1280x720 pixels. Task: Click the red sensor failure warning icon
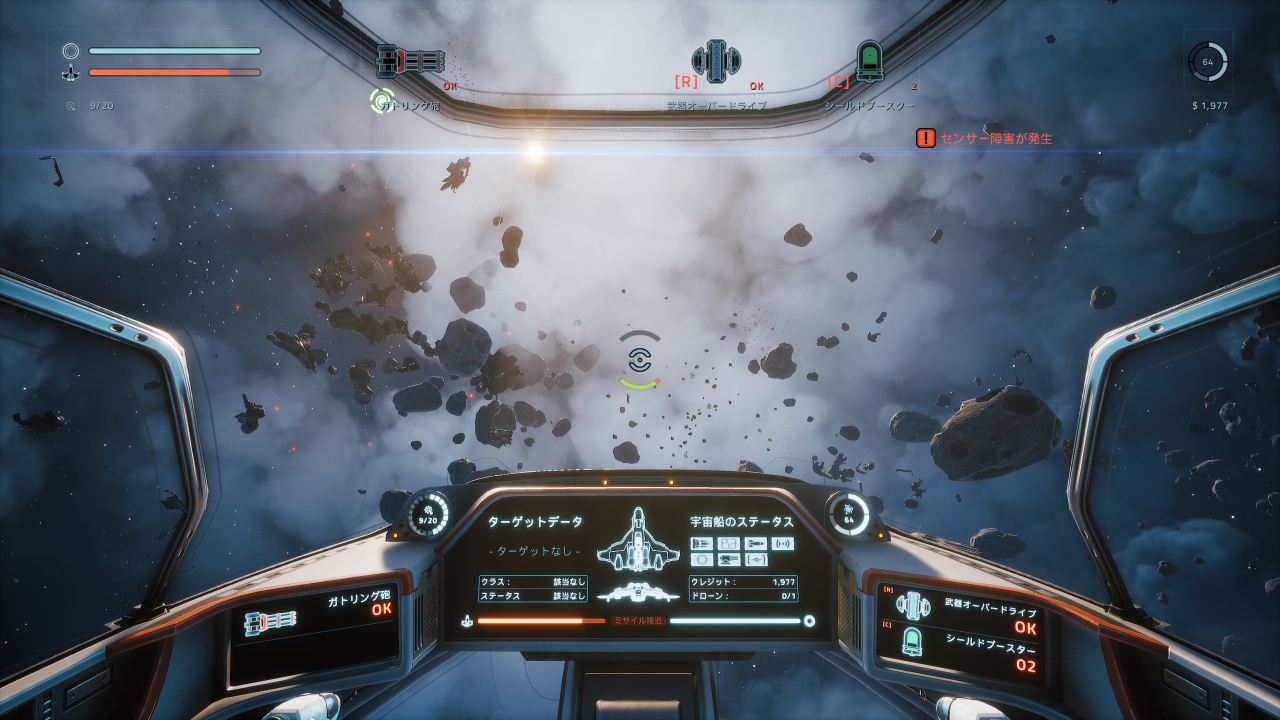(x=926, y=138)
